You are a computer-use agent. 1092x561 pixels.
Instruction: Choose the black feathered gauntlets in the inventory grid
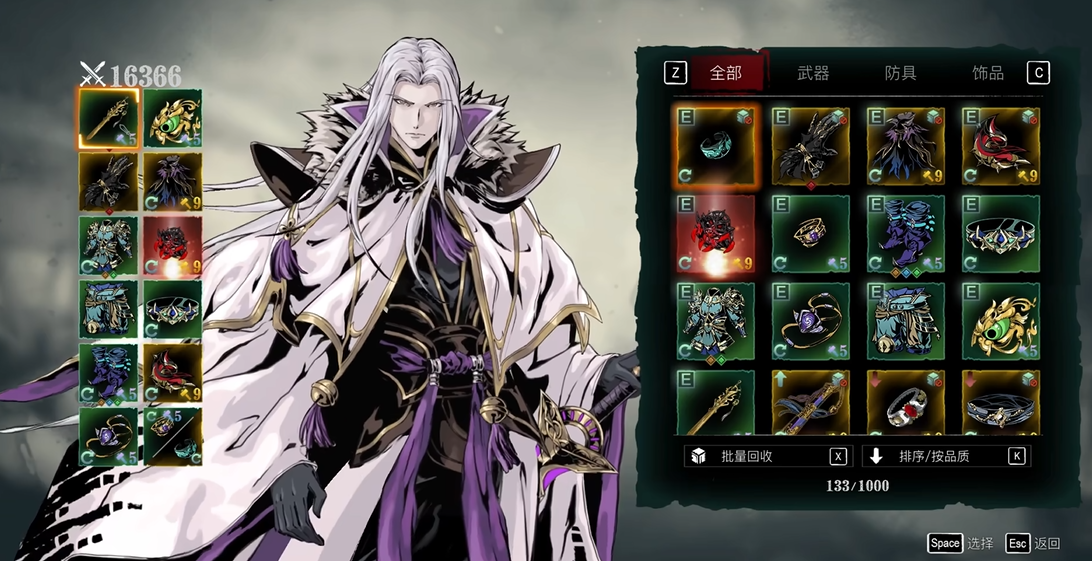(x=810, y=146)
